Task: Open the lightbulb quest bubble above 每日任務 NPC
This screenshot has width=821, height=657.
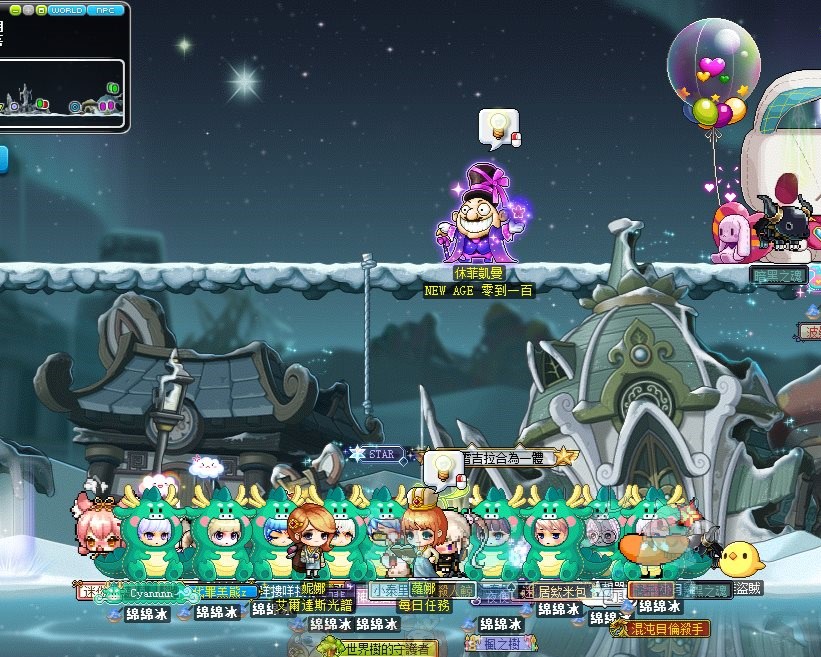Action: [443, 469]
